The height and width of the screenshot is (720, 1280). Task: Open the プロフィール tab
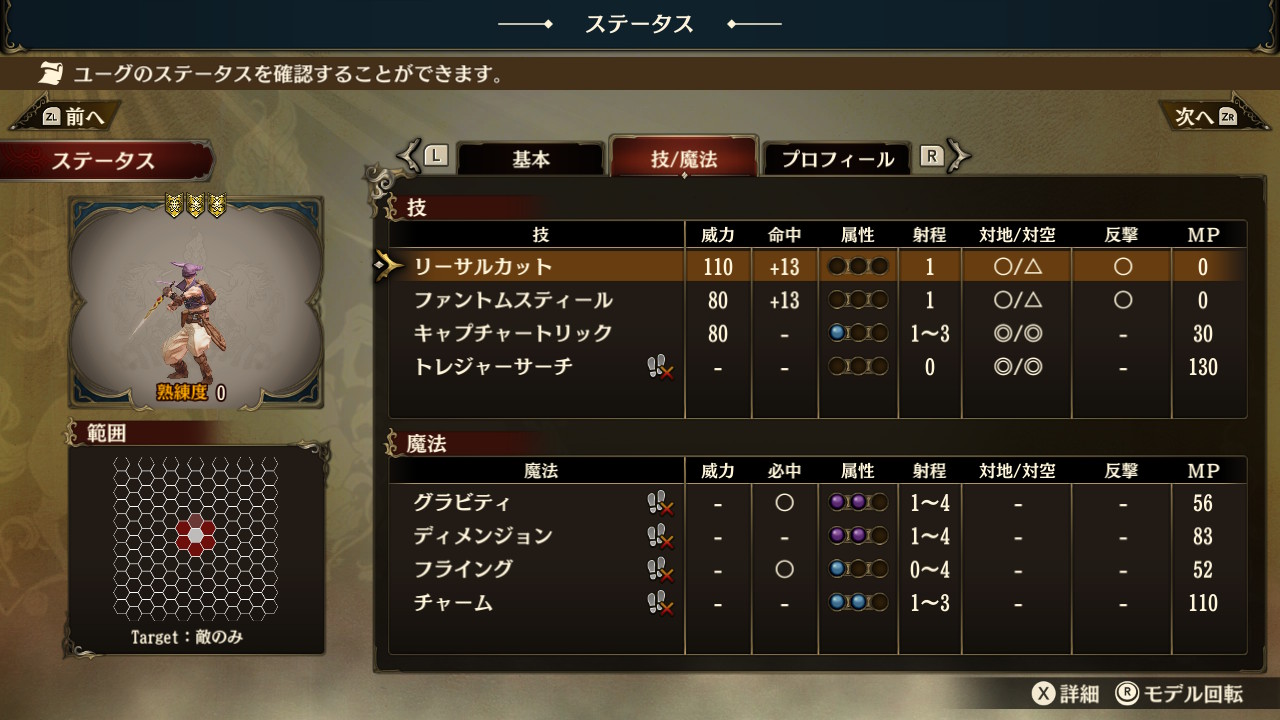[837, 159]
